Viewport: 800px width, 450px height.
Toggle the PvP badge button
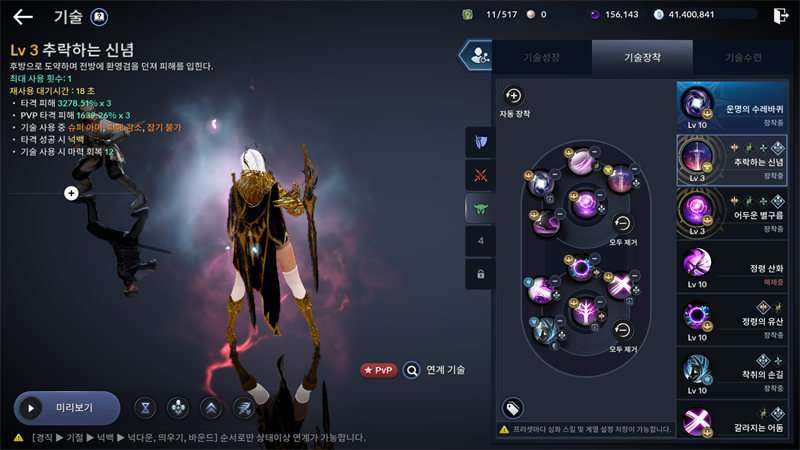pos(379,370)
